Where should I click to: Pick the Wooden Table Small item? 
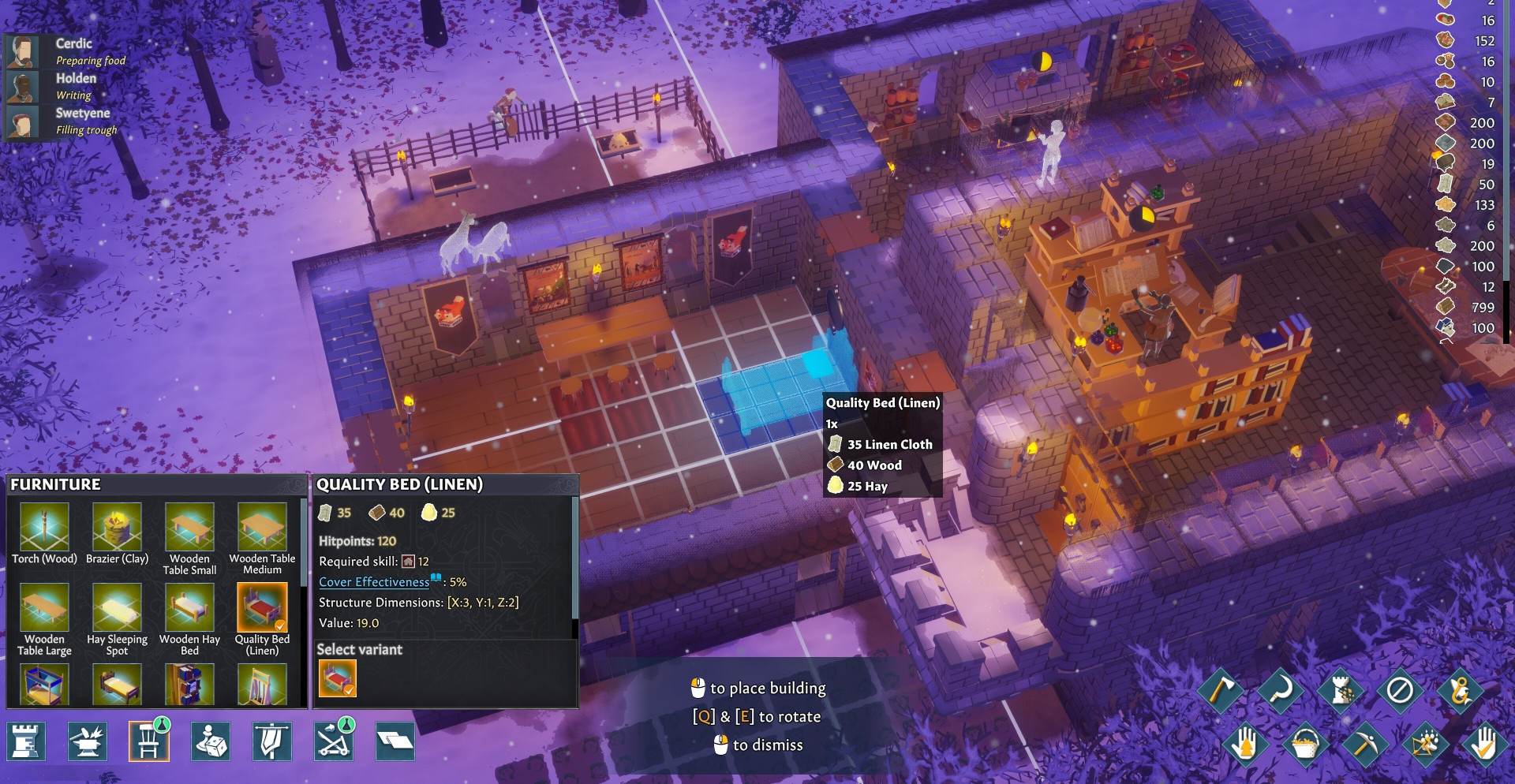pos(189,528)
